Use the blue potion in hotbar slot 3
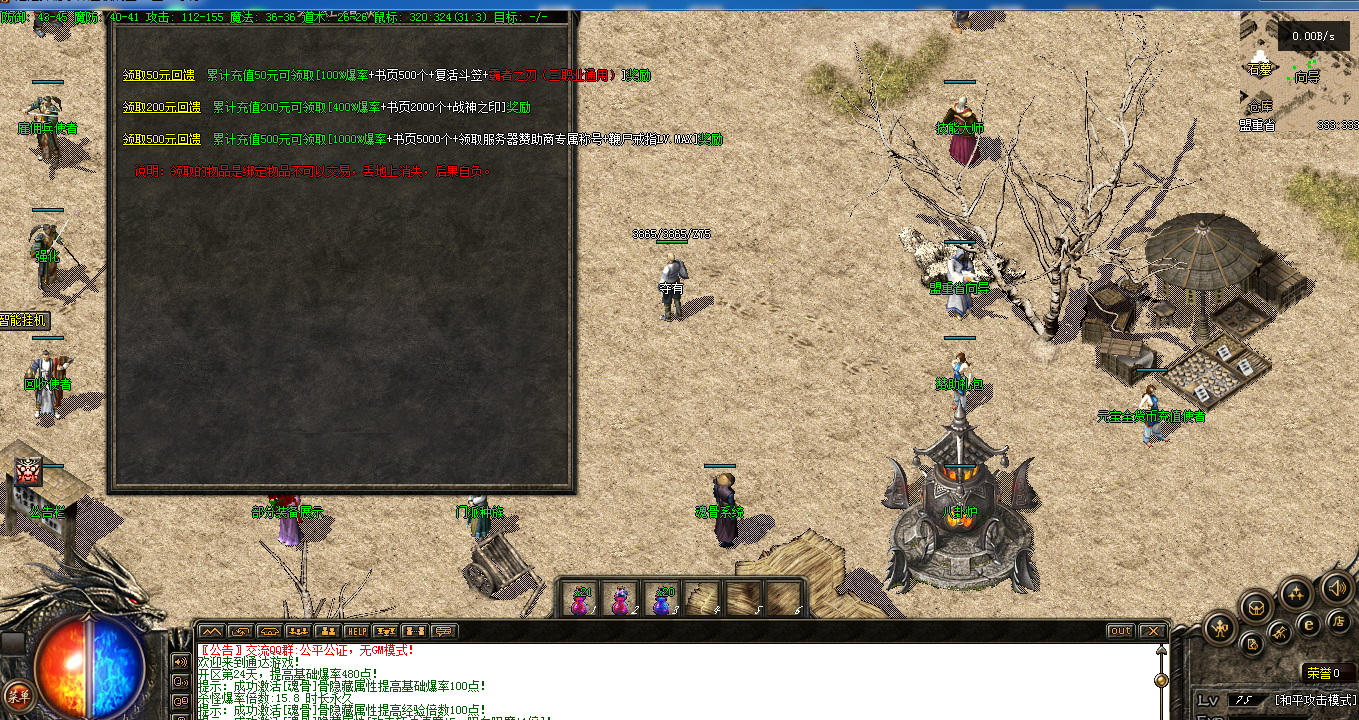The width and height of the screenshot is (1359, 720). pyautogui.click(x=662, y=598)
